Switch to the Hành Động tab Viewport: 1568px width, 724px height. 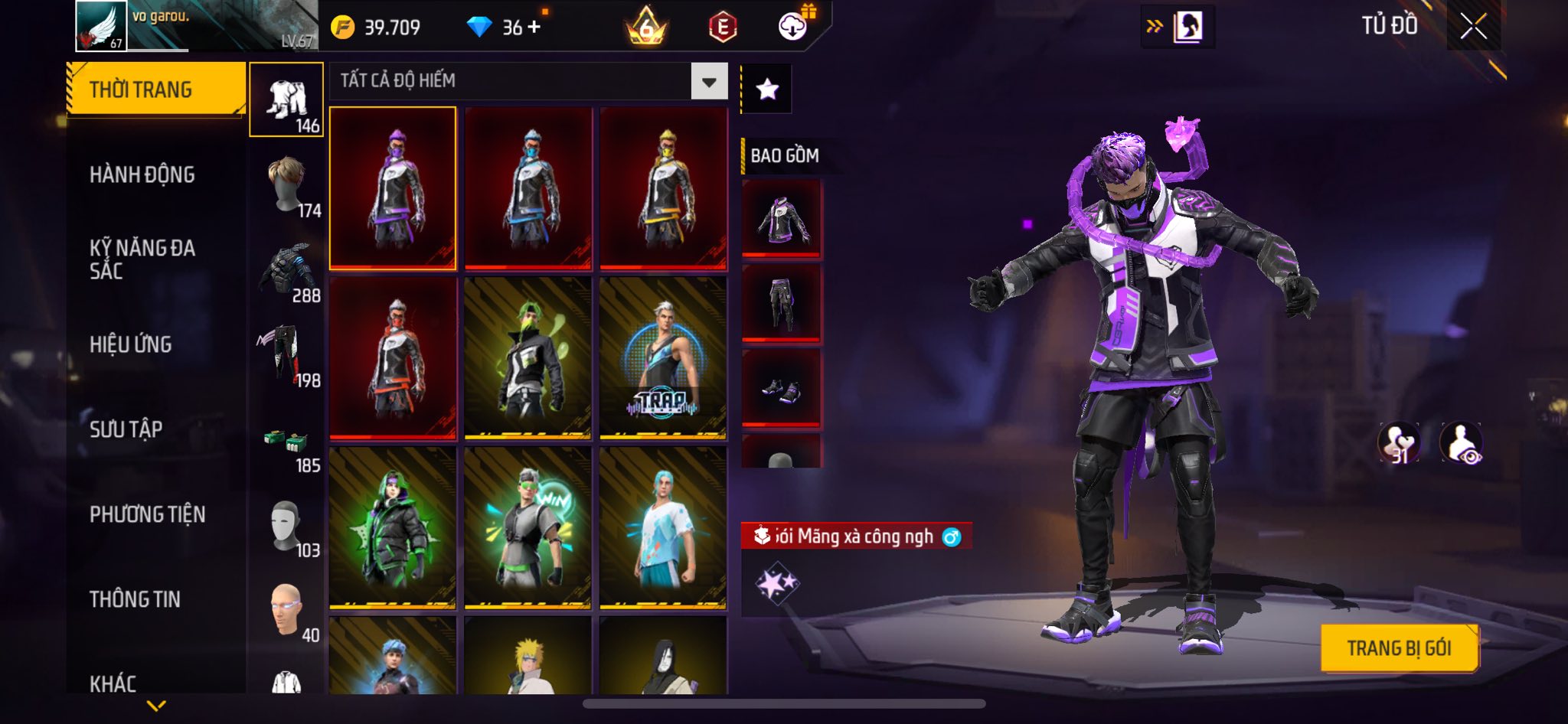click(142, 174)
